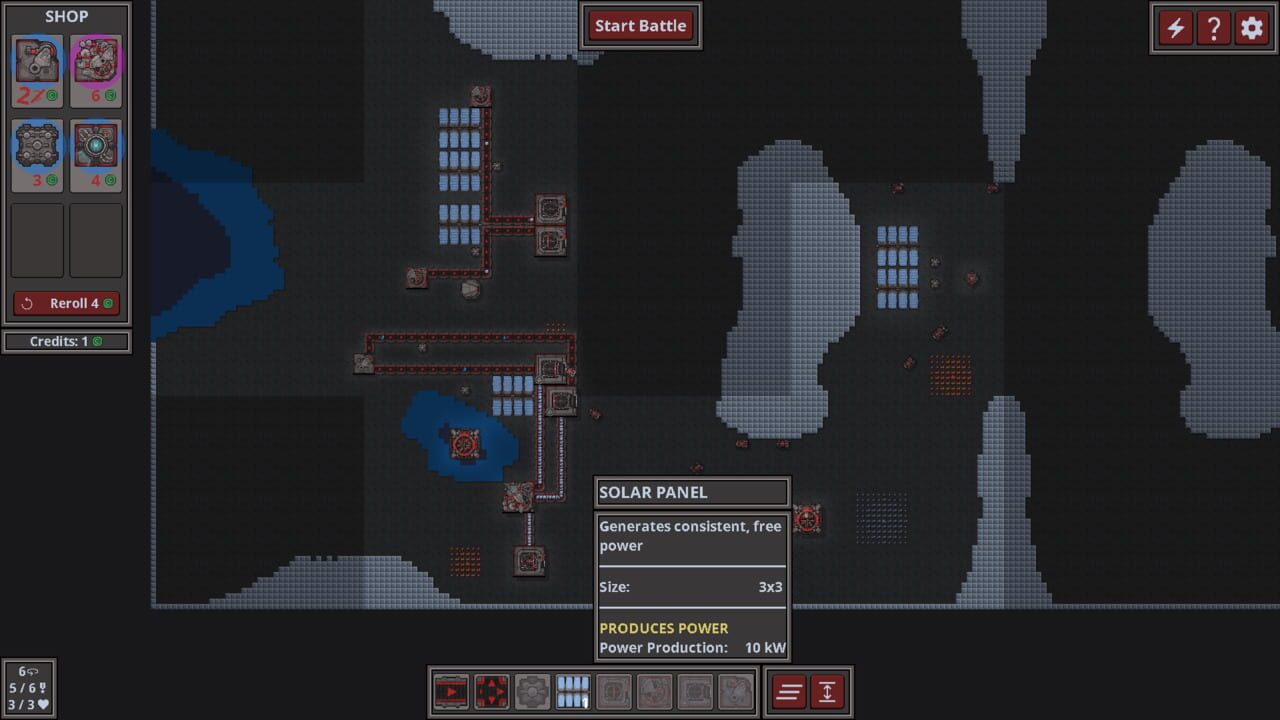This screenshot has height=720, width=1280.
Task: Click the Start Battle button
Action: click(x=640, y=26)
